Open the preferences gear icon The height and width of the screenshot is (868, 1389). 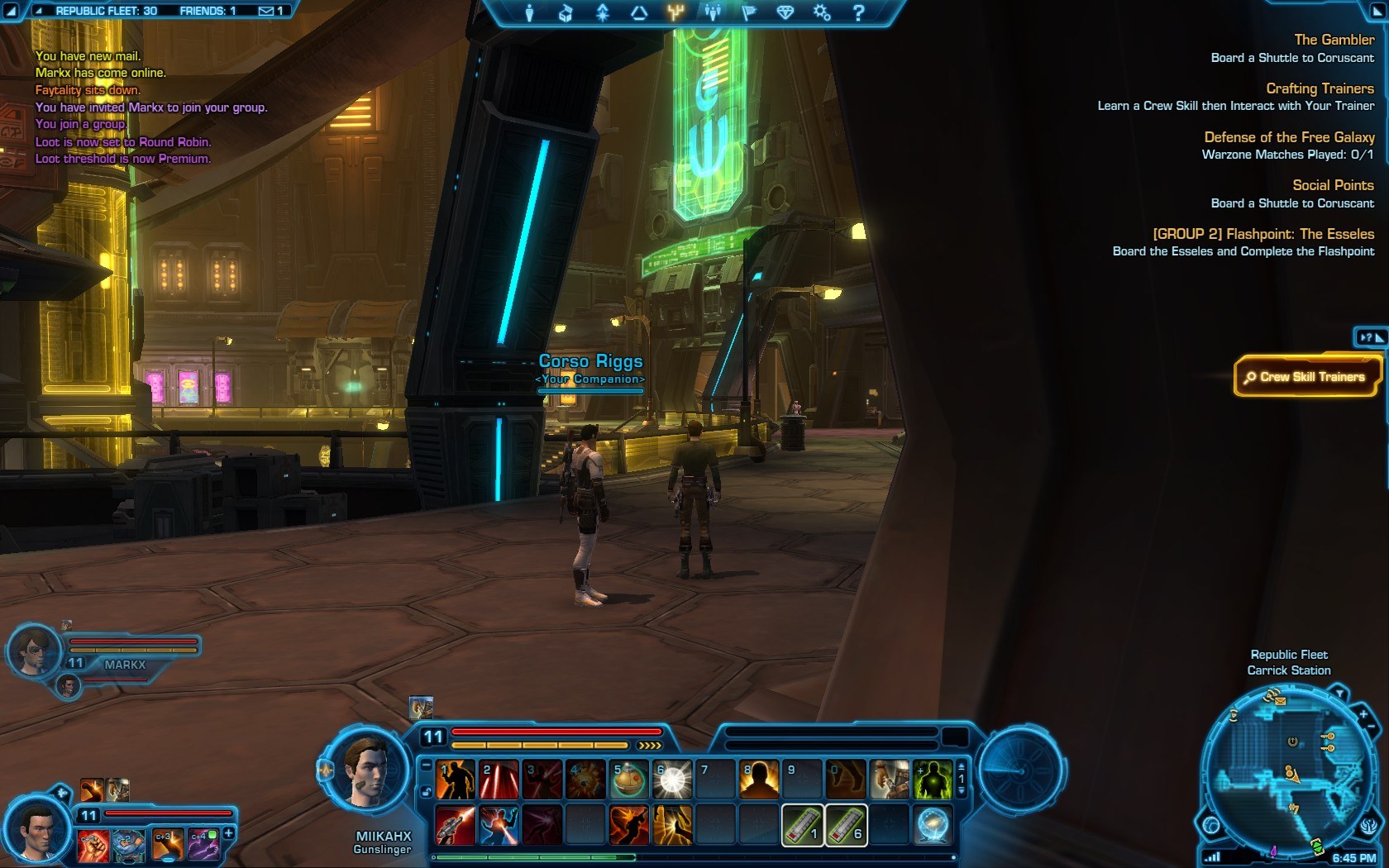[x=821, y=12]
